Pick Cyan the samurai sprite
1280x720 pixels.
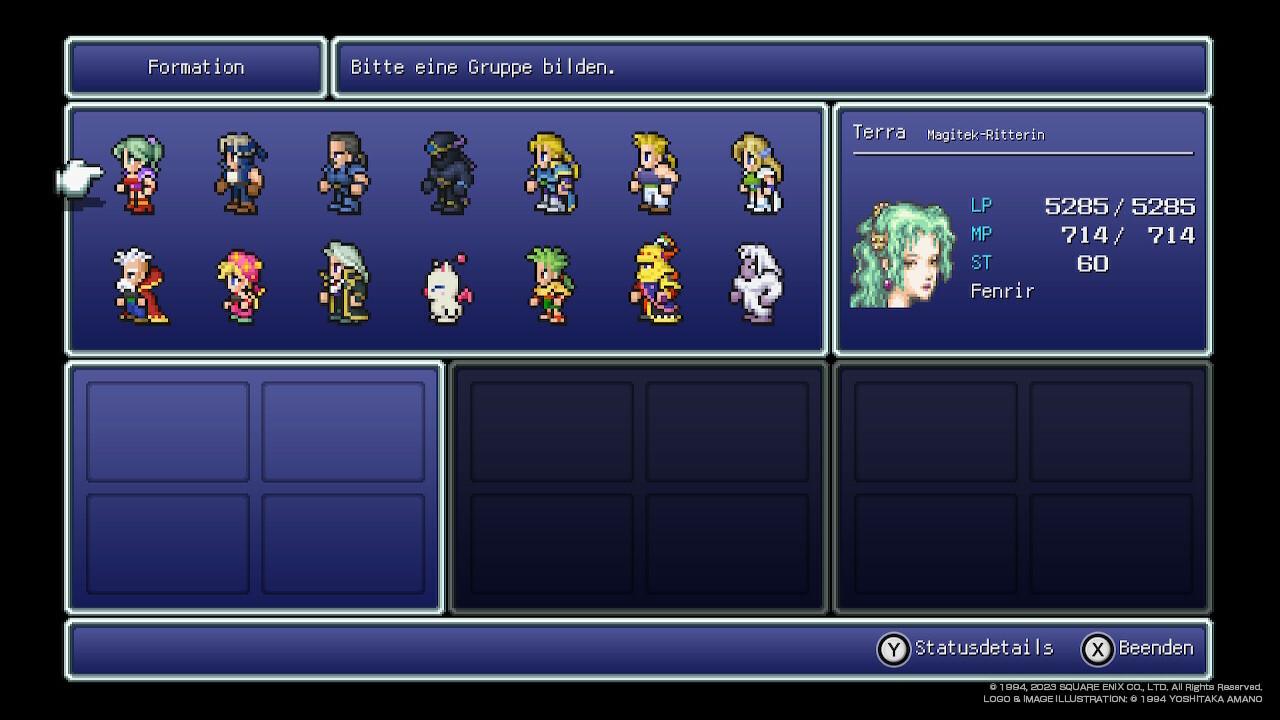coord(344,175)
